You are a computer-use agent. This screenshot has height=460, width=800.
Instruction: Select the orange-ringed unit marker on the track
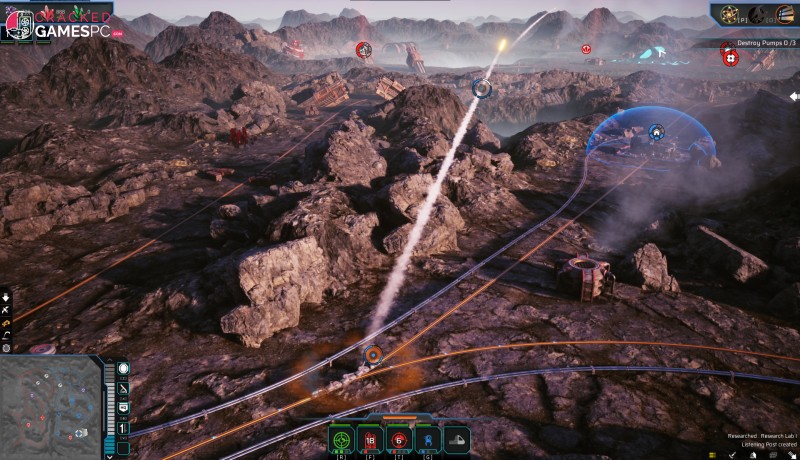pyautogui.click(x=373, y=355)
